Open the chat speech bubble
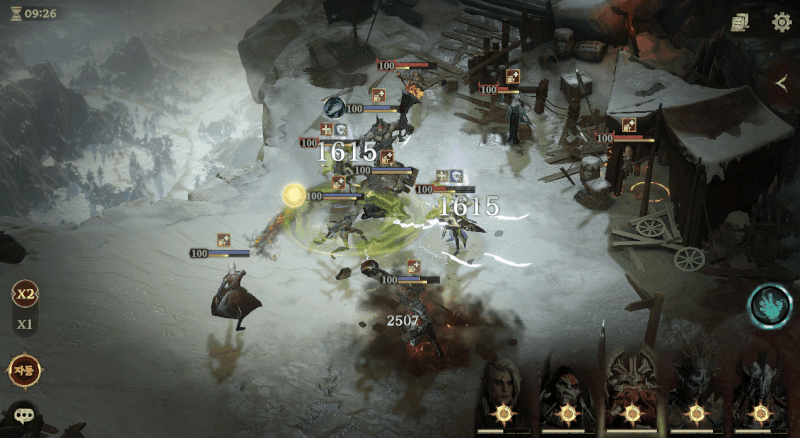Screen dimensions: 800x438 (22, 415)
